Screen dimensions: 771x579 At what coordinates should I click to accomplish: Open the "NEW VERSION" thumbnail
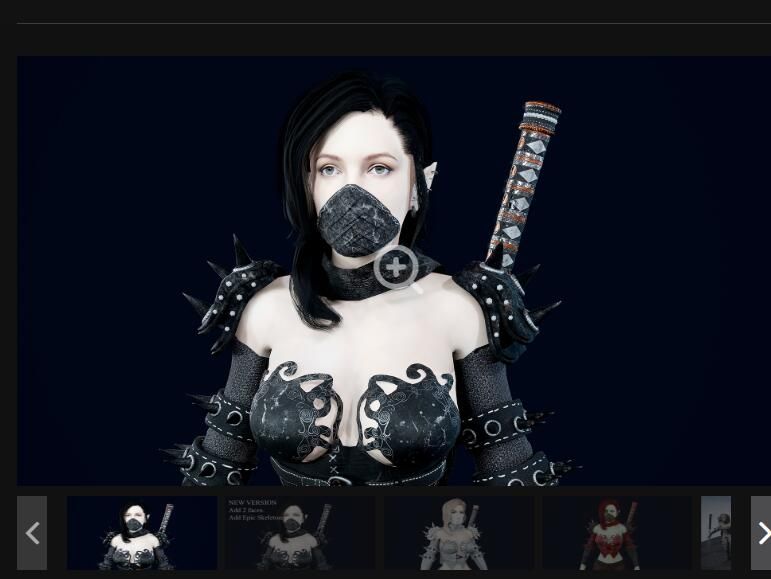click(300, 533)
